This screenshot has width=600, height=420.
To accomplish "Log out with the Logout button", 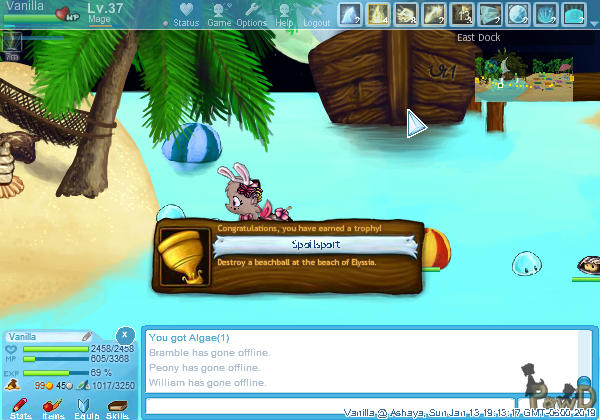I will 316,15.
